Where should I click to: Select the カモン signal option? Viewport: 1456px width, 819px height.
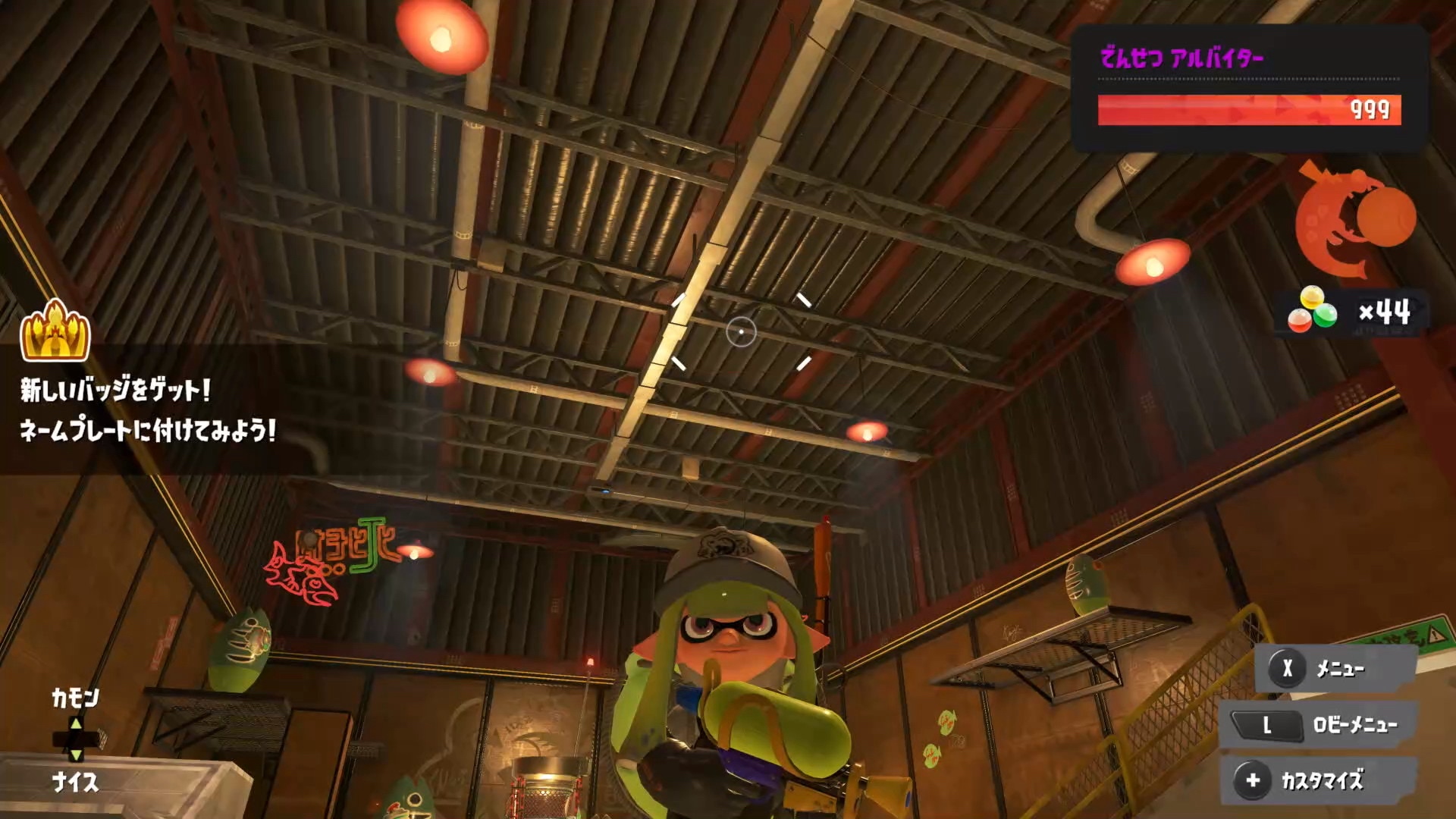coord(75,698)
